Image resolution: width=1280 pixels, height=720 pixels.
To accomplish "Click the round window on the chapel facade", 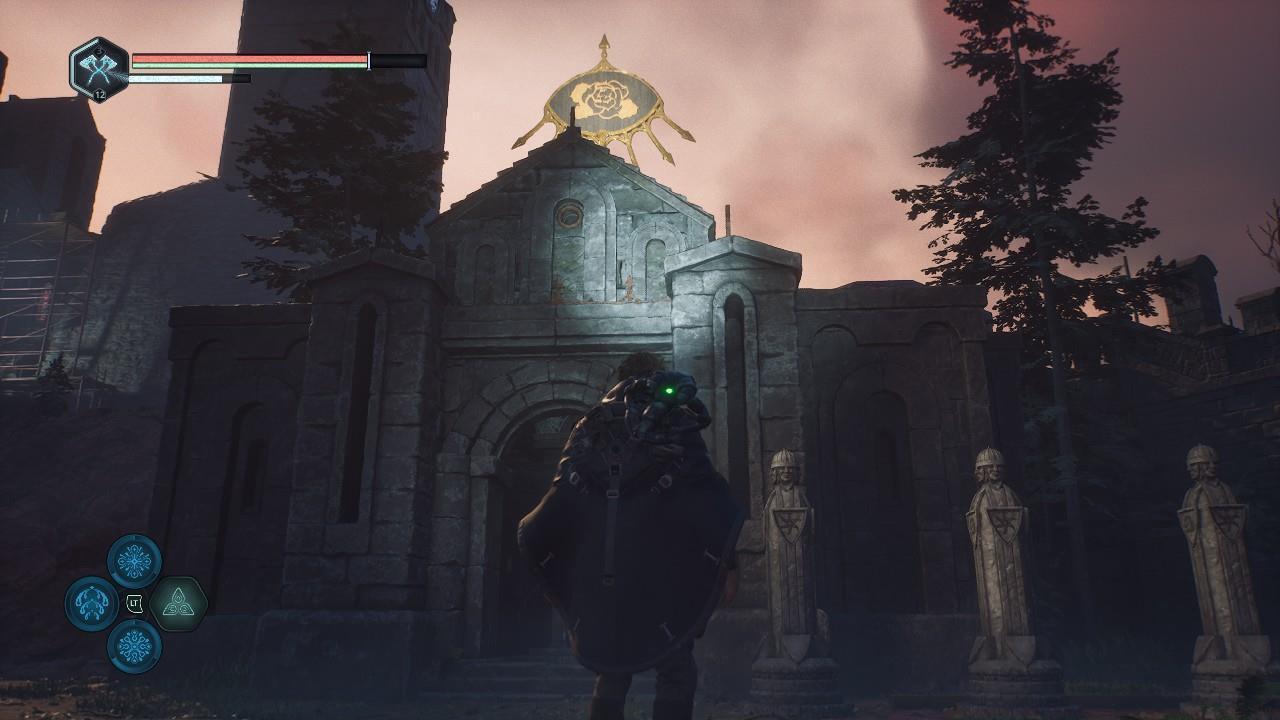I will (568, 214).
